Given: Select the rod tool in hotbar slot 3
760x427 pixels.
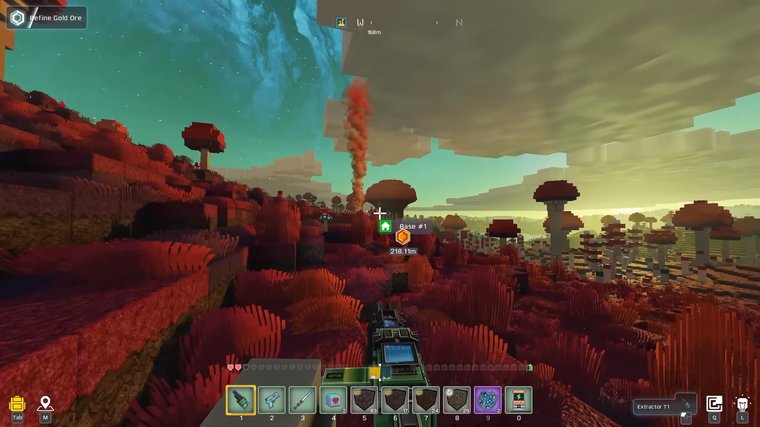Looking at the screenshot, I should pyautogui.click(x=303, y=400).
